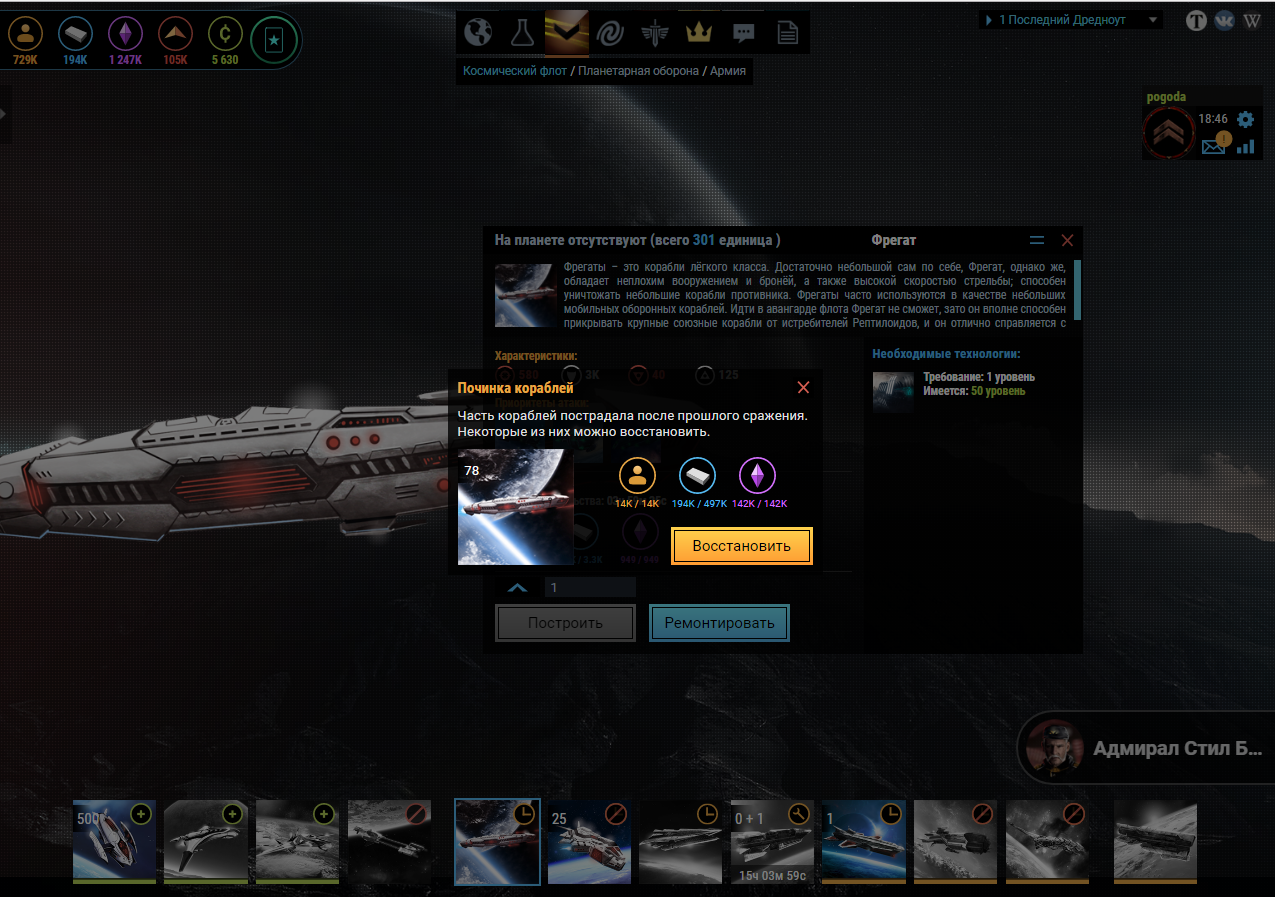Select the ship thumbnail with 25 units

[589, 841]
